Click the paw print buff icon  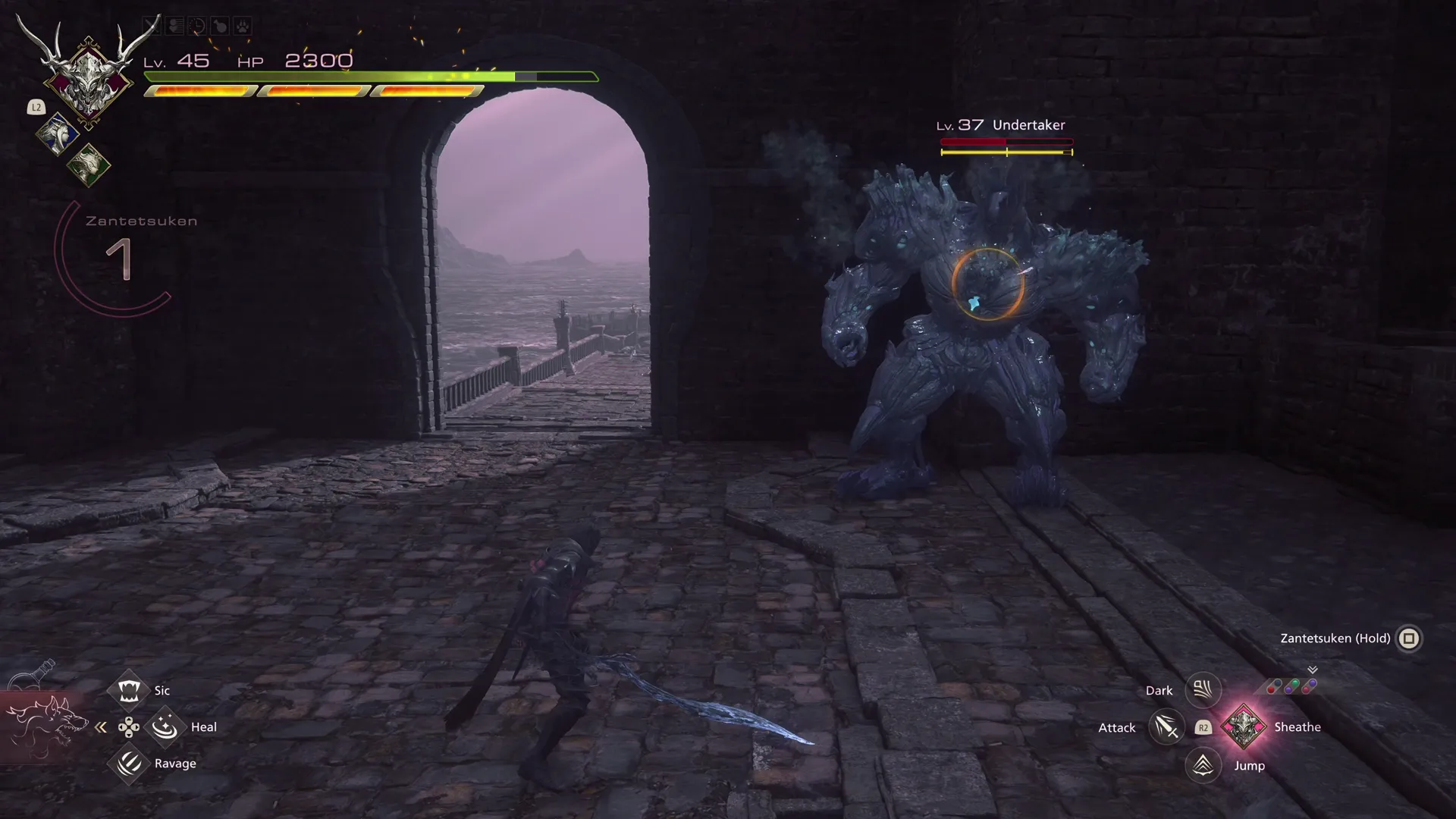[243, 25]
